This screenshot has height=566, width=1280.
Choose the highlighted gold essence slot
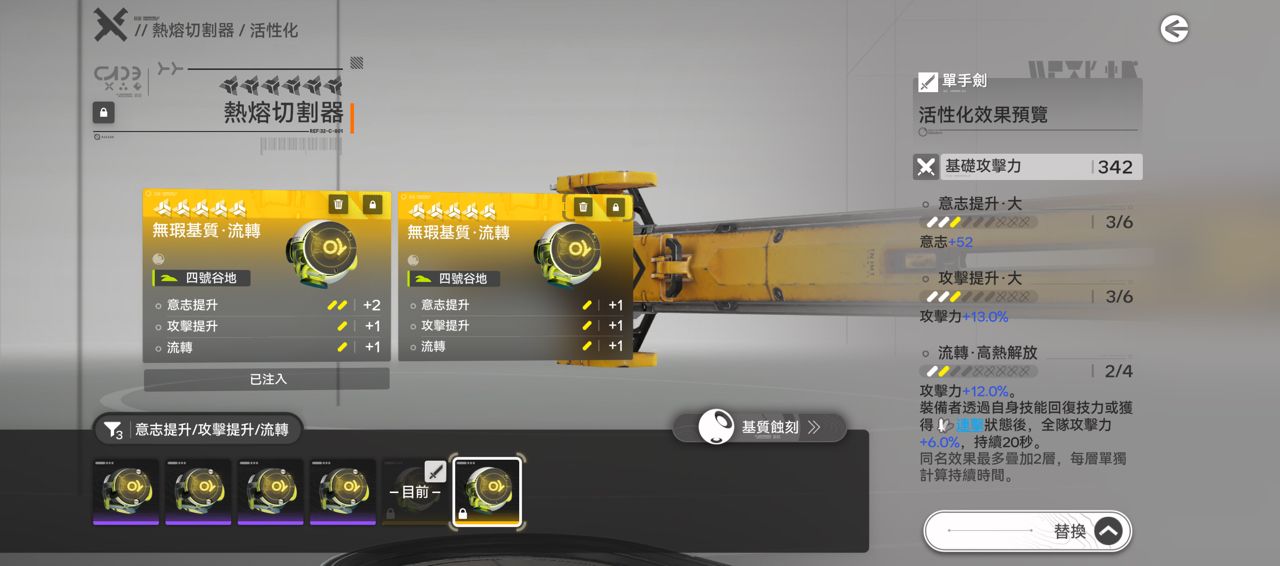(x=487, y=492)
